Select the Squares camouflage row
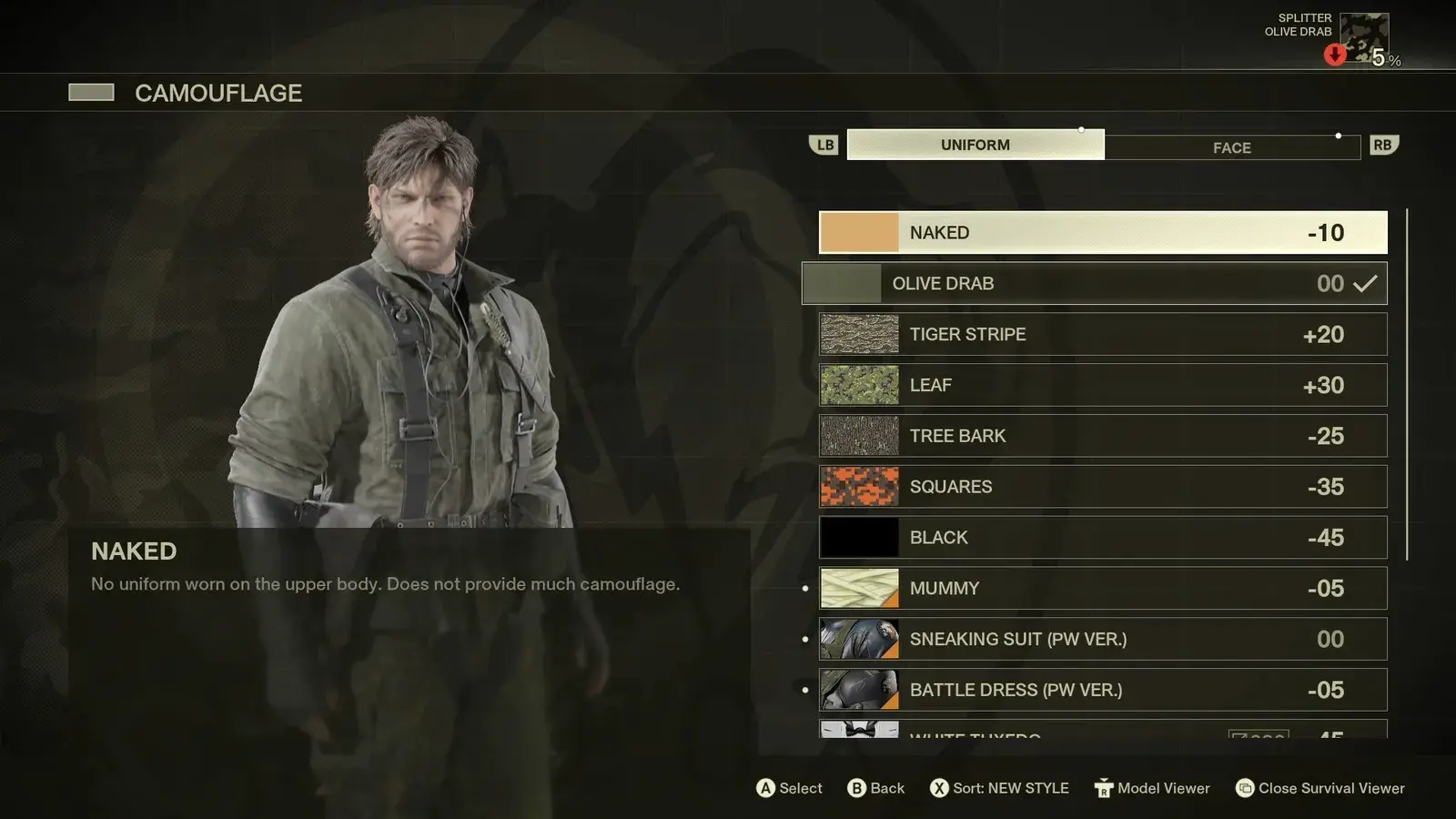1456x819 pixels. click(1103, 487)
